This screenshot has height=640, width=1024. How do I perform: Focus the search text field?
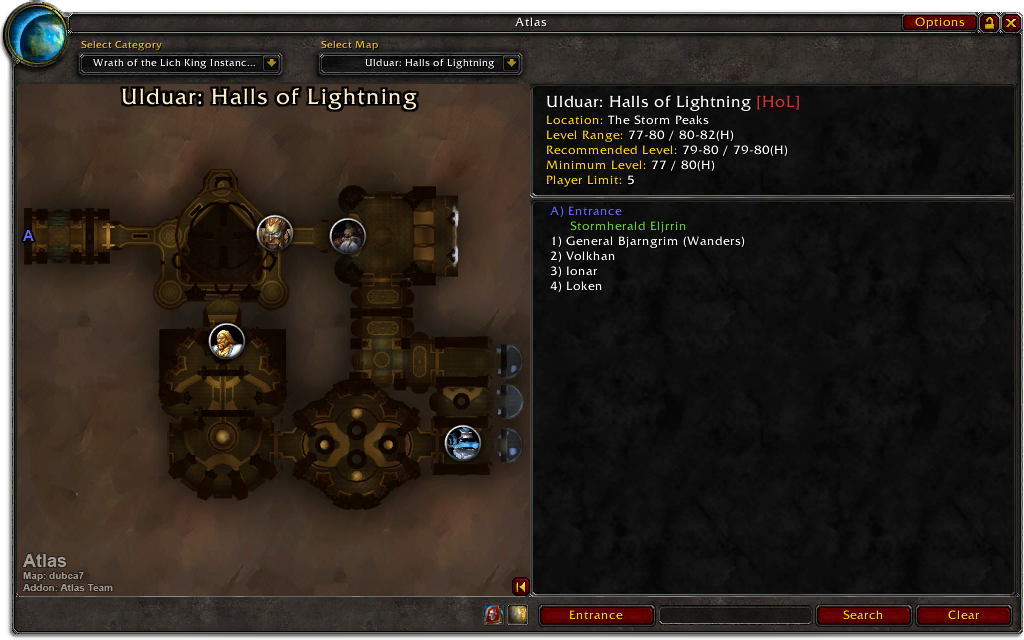pos(735,615)
